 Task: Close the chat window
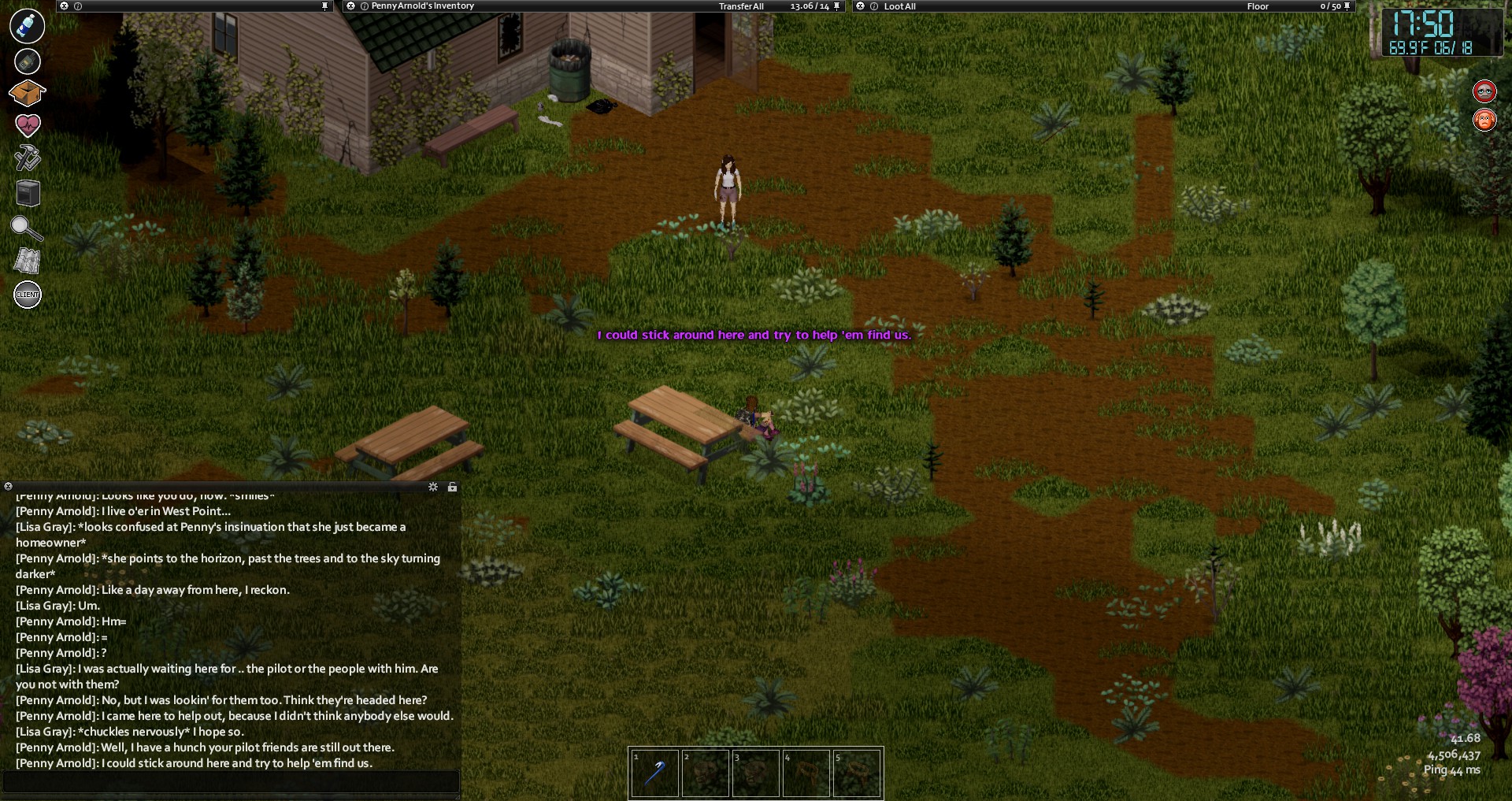(x=8, y=487)
